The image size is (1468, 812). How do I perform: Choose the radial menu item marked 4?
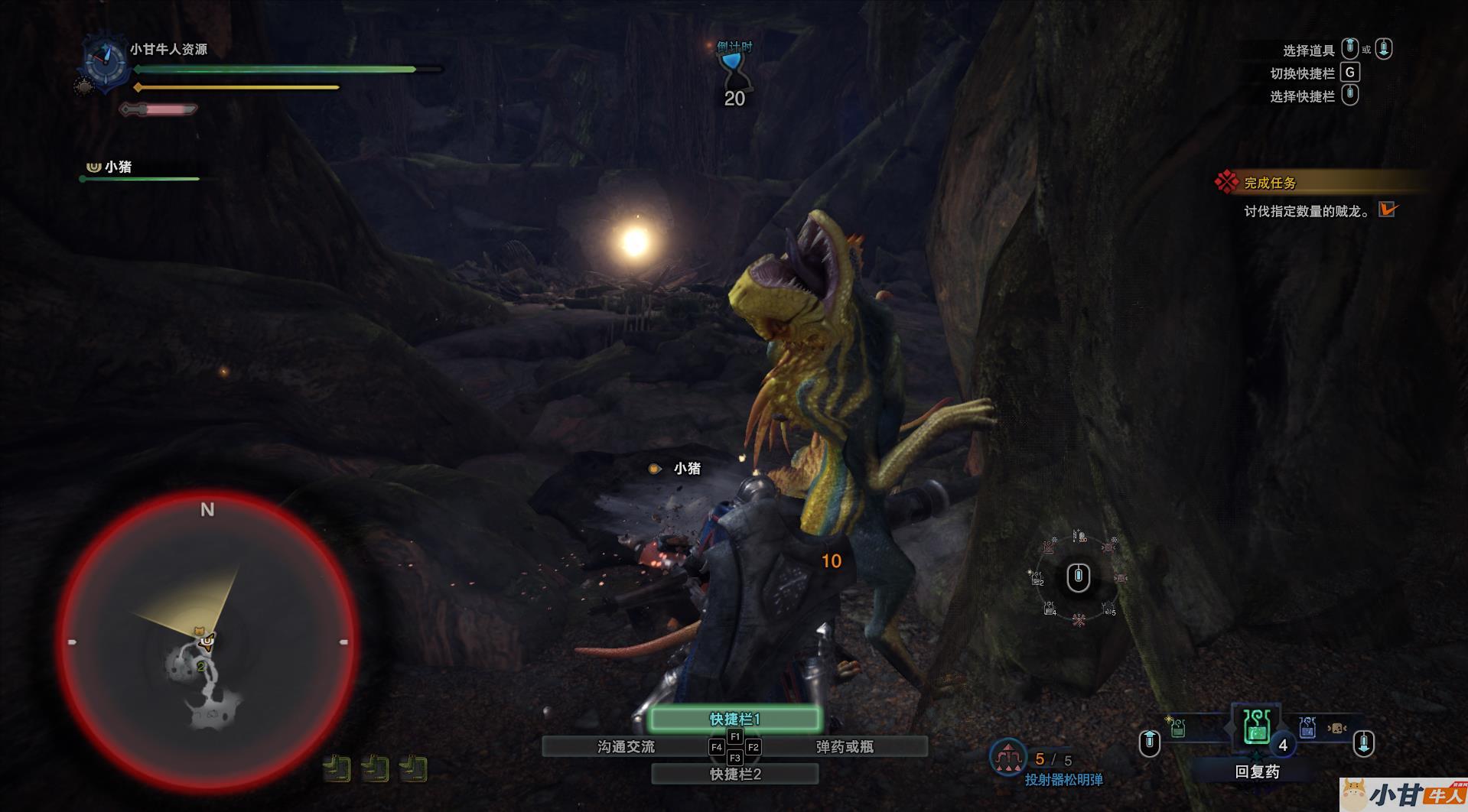tap(1050, 609)
